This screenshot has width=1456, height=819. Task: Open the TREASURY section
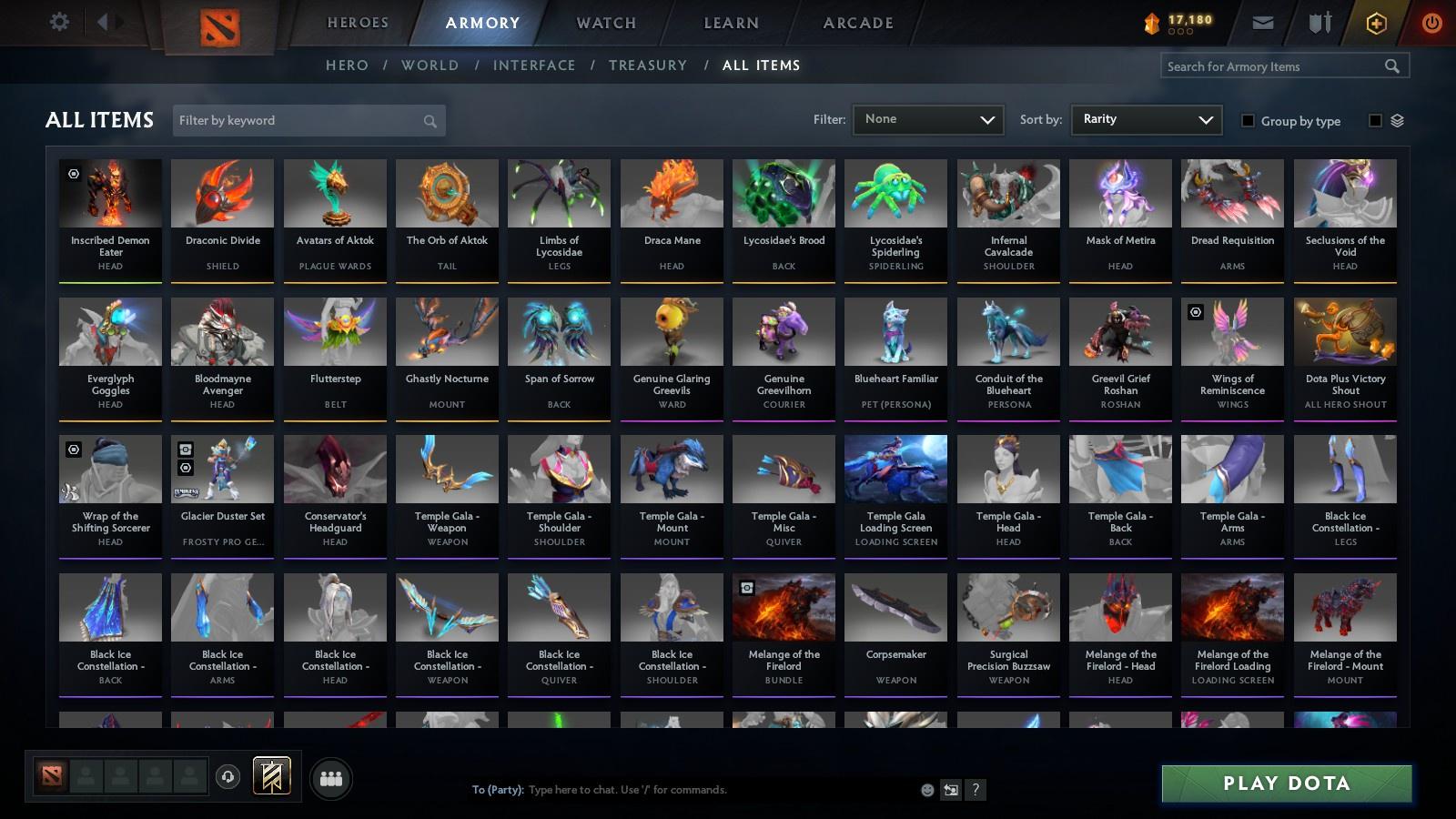coord(648,65)
